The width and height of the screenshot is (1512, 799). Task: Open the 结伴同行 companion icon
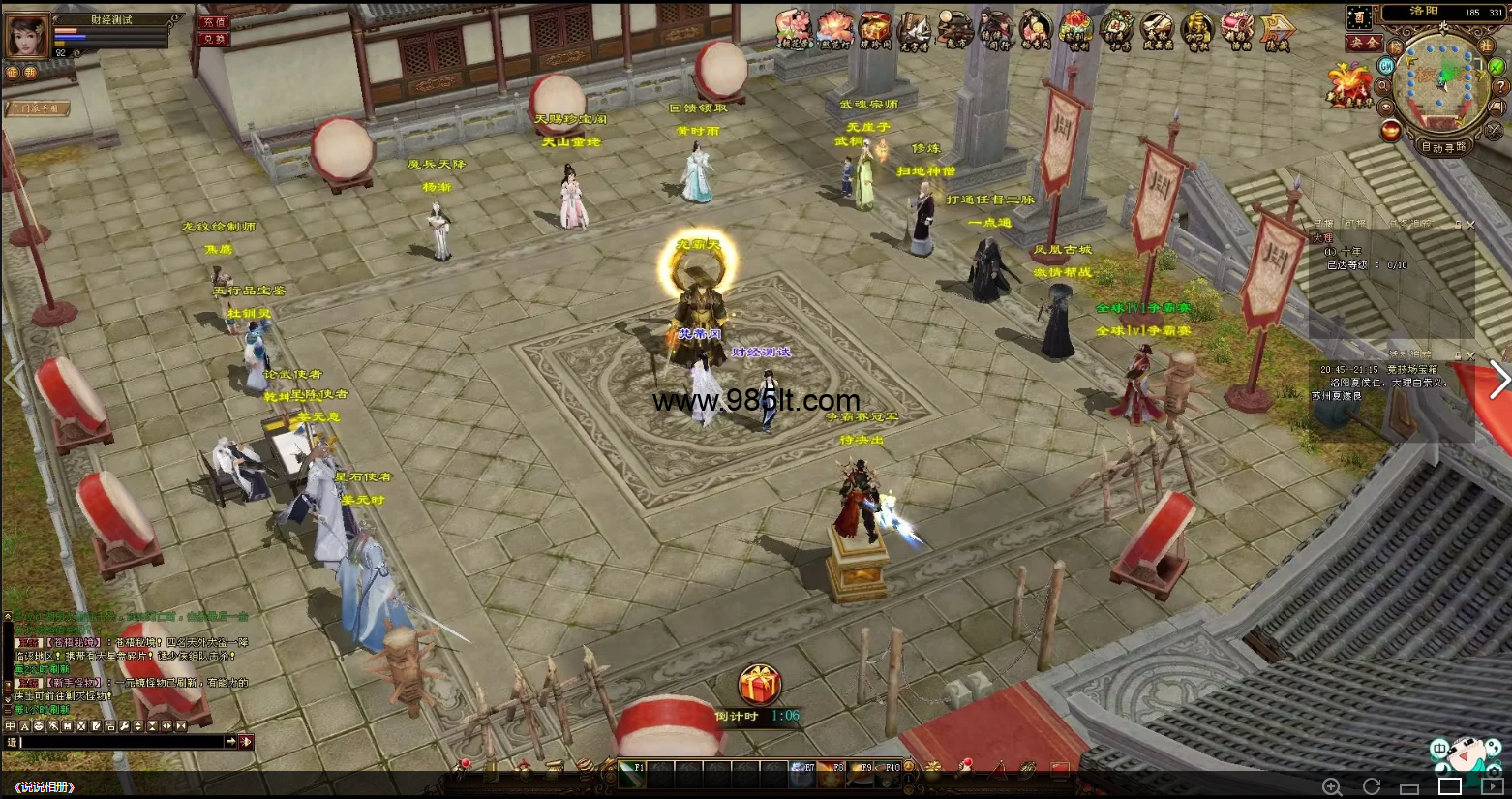[x=994, y=30]
